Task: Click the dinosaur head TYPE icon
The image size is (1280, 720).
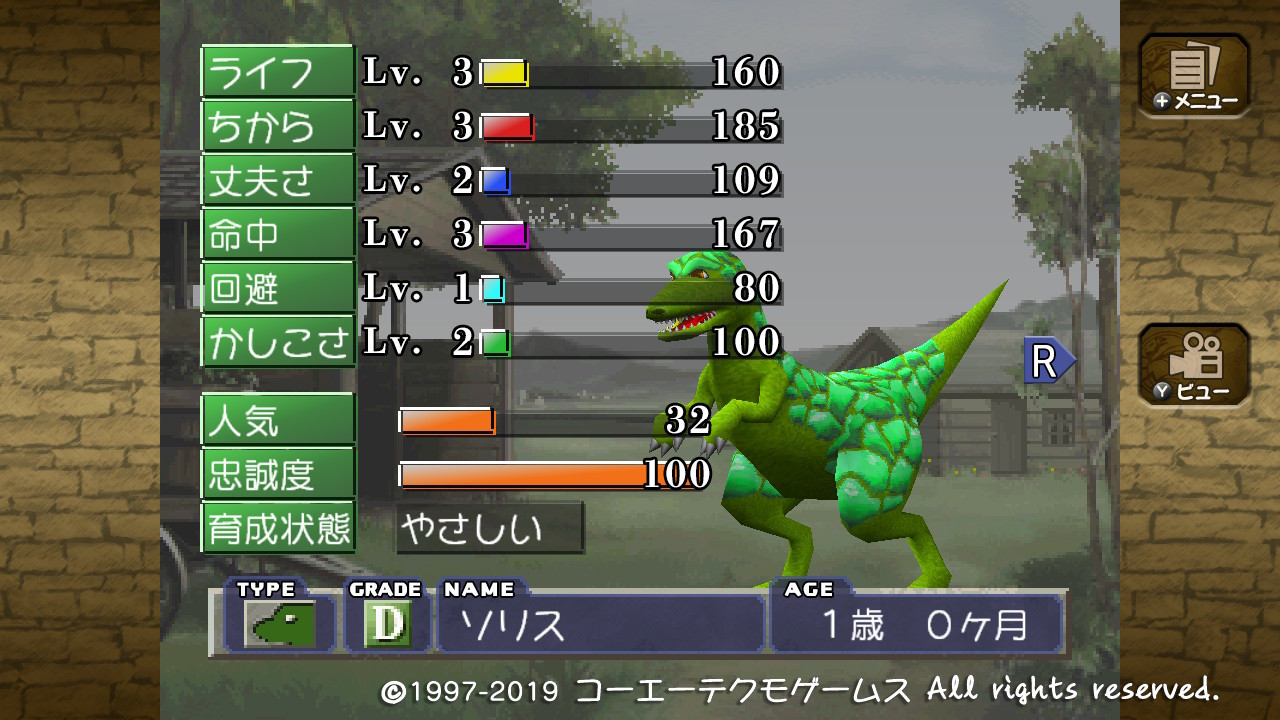Action: 281,623
